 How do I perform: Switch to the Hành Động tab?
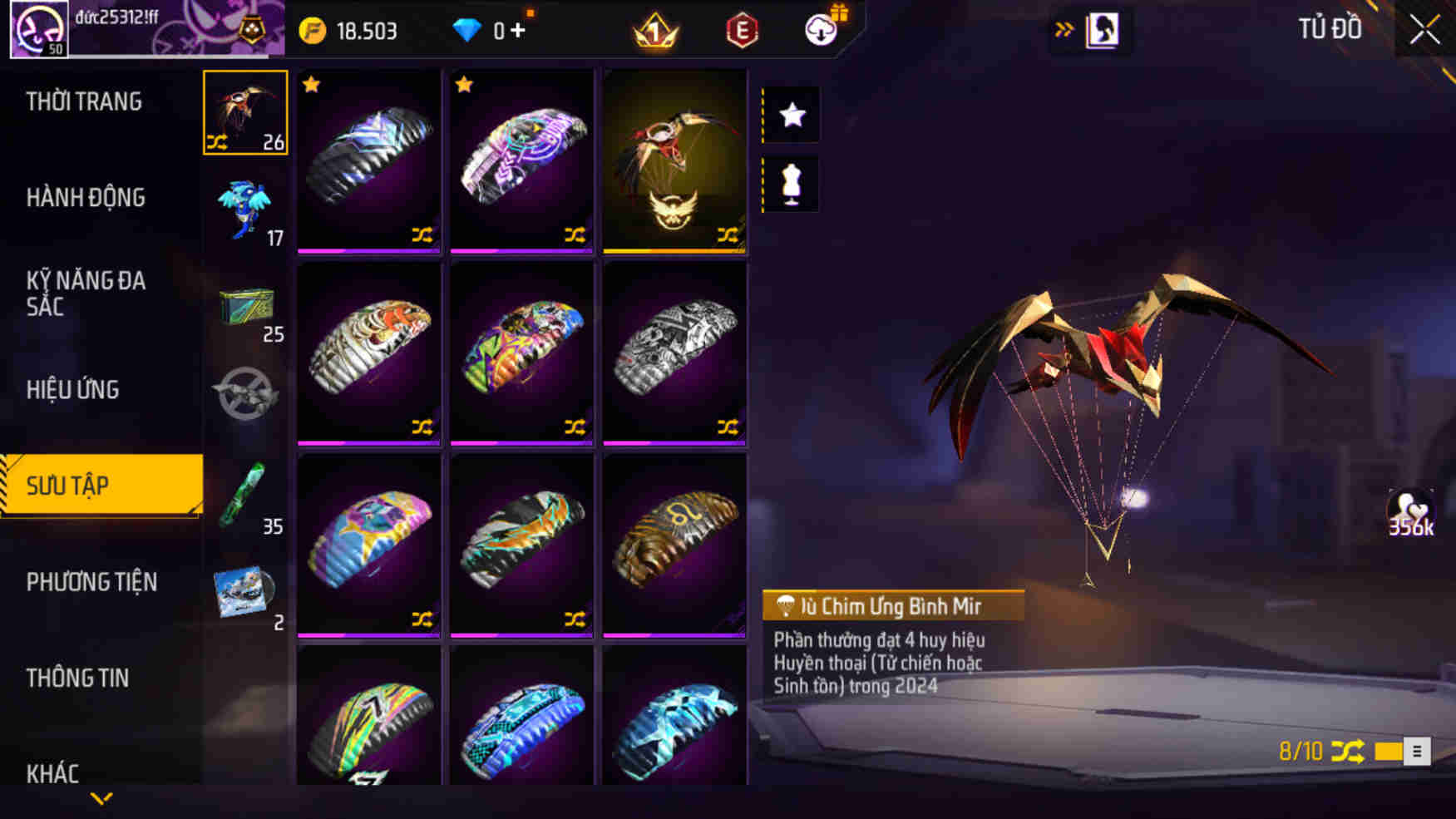pyautogui.click(x=86, y=198)
